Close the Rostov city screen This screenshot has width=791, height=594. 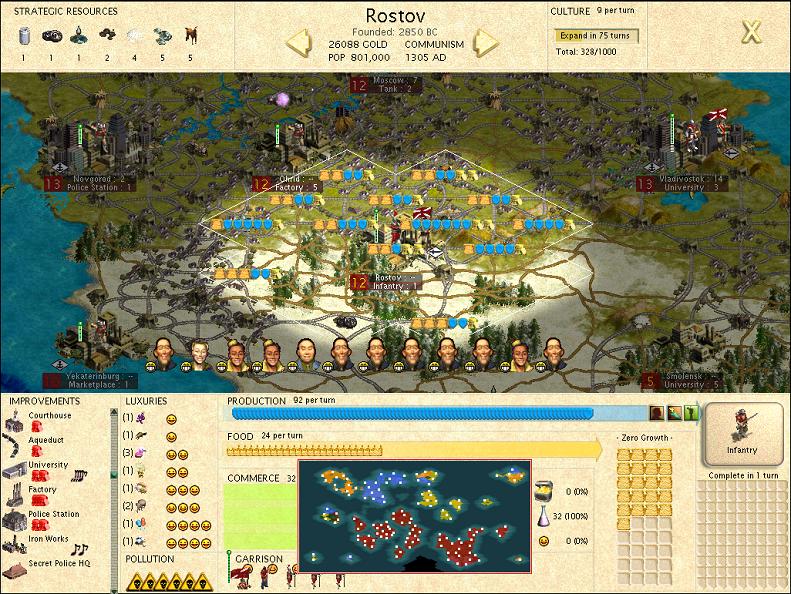(751, 32)
